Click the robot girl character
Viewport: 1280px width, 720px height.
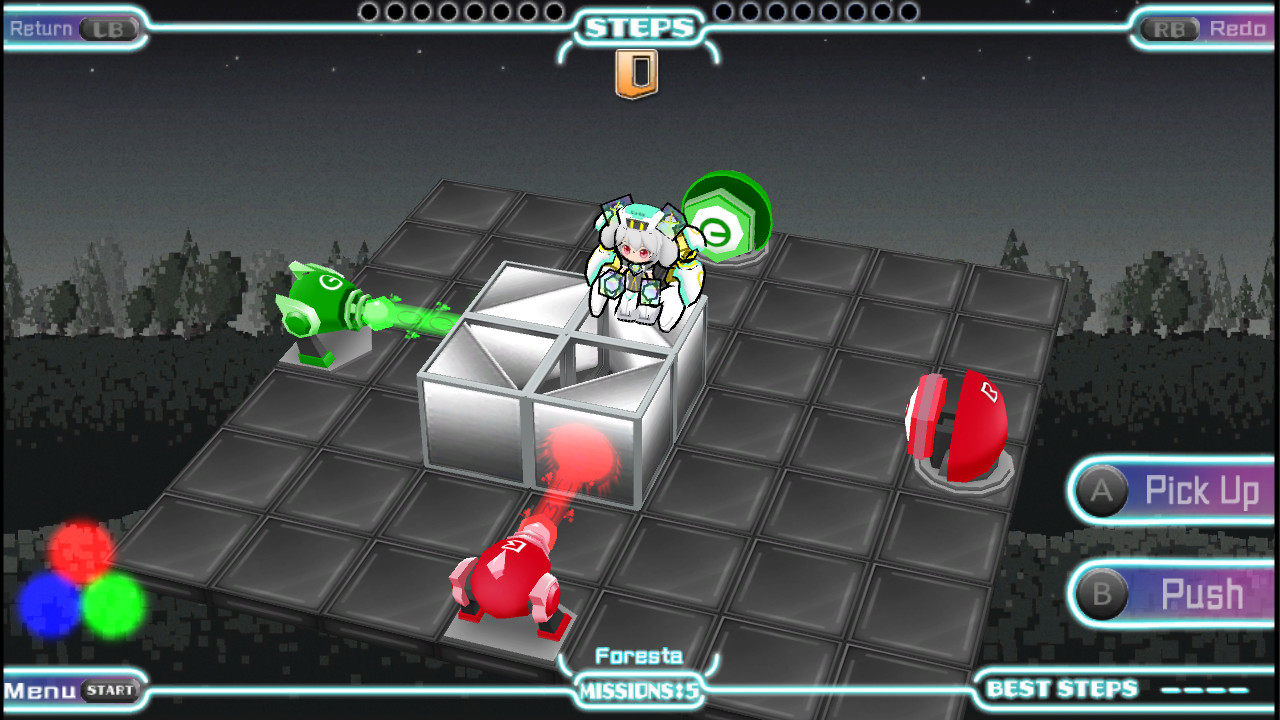pos(640,255)
